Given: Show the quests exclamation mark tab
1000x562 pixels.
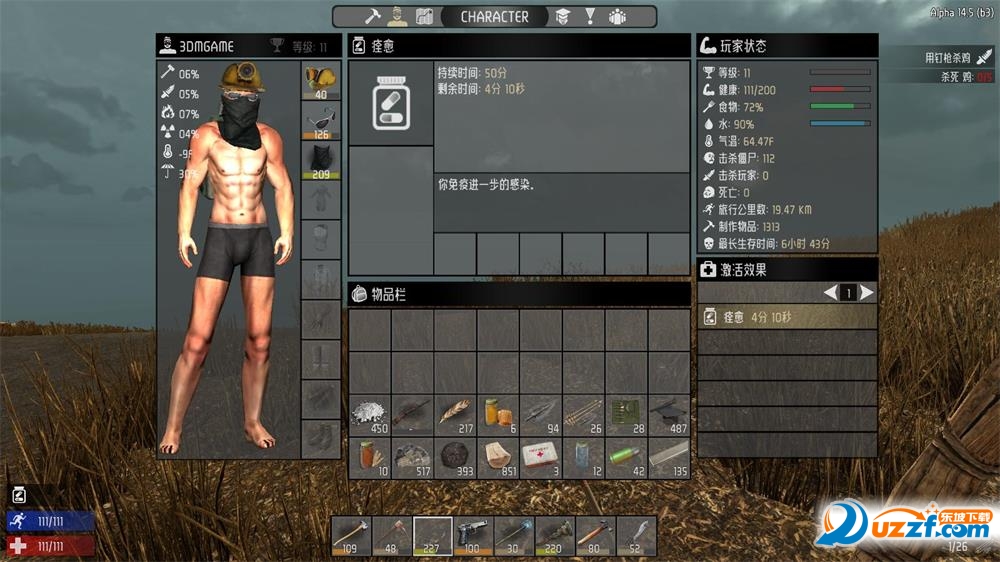Looking at the screenshot, I should tap(590, 16).
